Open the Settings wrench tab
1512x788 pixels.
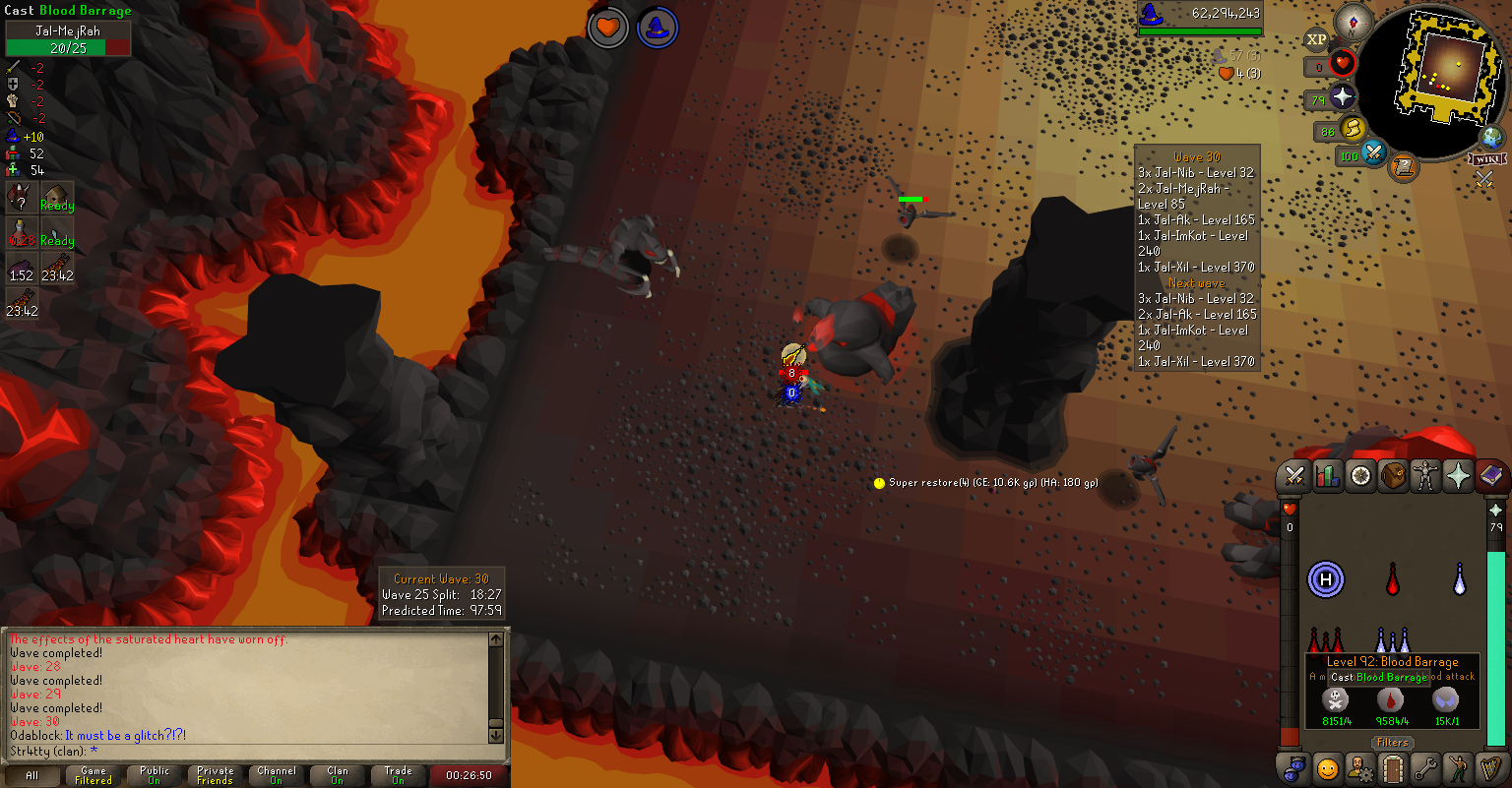click(x=1424, y=766)
